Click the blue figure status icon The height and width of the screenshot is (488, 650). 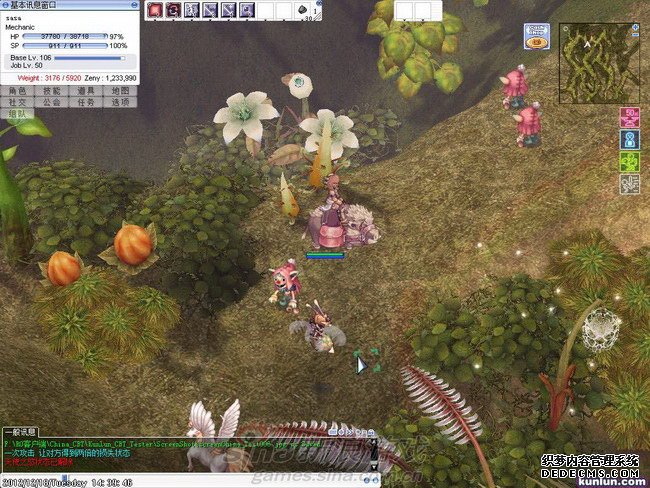(629, 140)
